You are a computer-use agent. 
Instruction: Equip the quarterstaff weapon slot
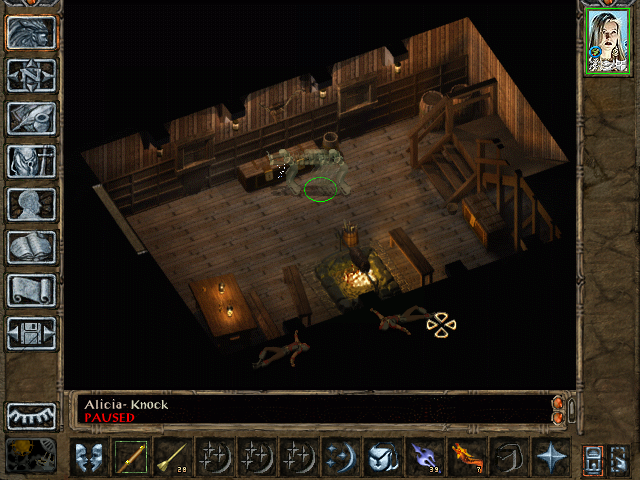(x=130, y=456)
